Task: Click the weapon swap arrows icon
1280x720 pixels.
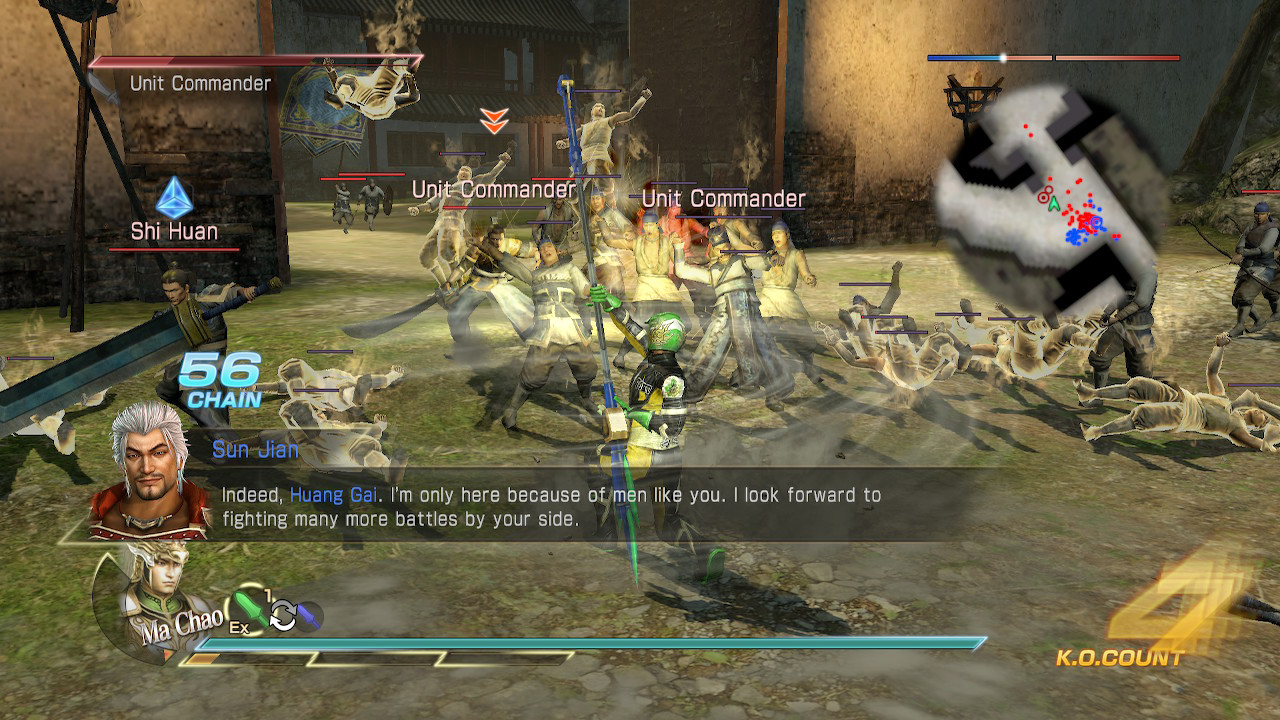Action: click(x=284, y=616)
